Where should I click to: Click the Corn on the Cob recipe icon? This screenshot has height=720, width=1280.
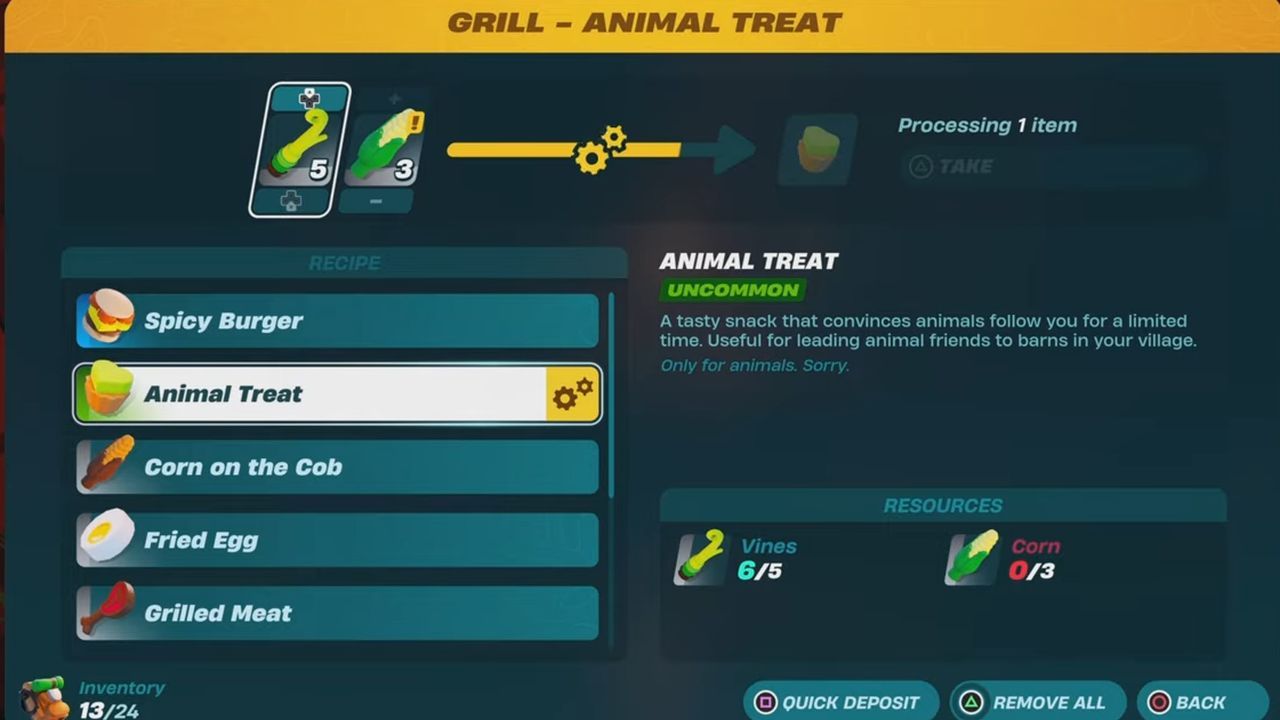(x=106, y=466)
